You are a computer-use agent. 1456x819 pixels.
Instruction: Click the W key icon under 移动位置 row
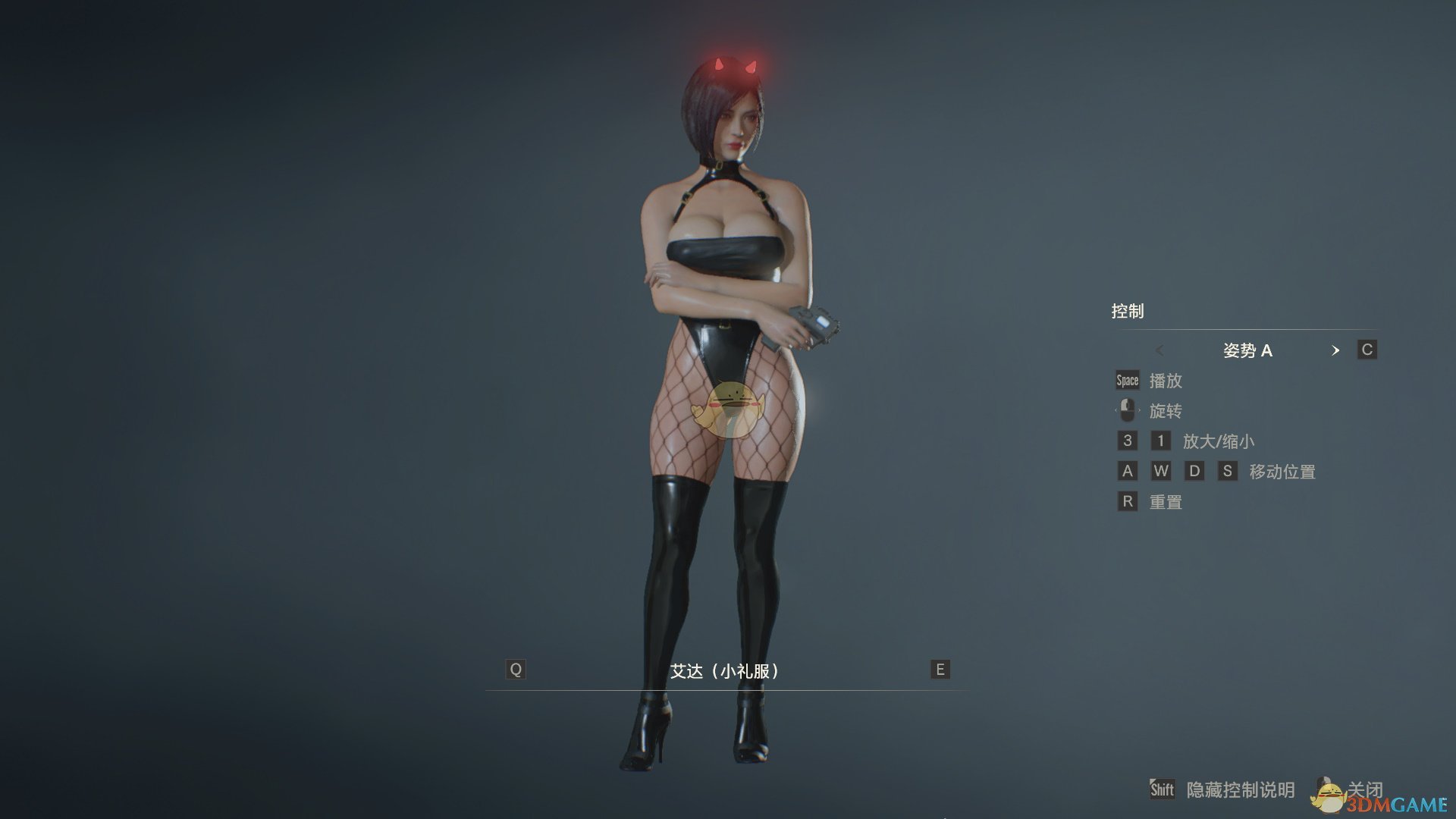[1161, 471]
